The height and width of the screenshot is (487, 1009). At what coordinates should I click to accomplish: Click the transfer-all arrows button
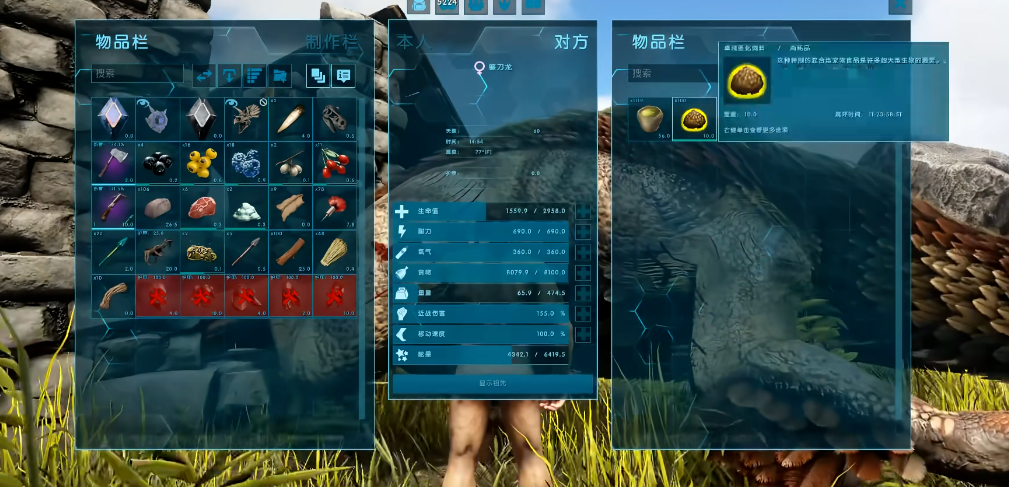[x=204, y=75]
